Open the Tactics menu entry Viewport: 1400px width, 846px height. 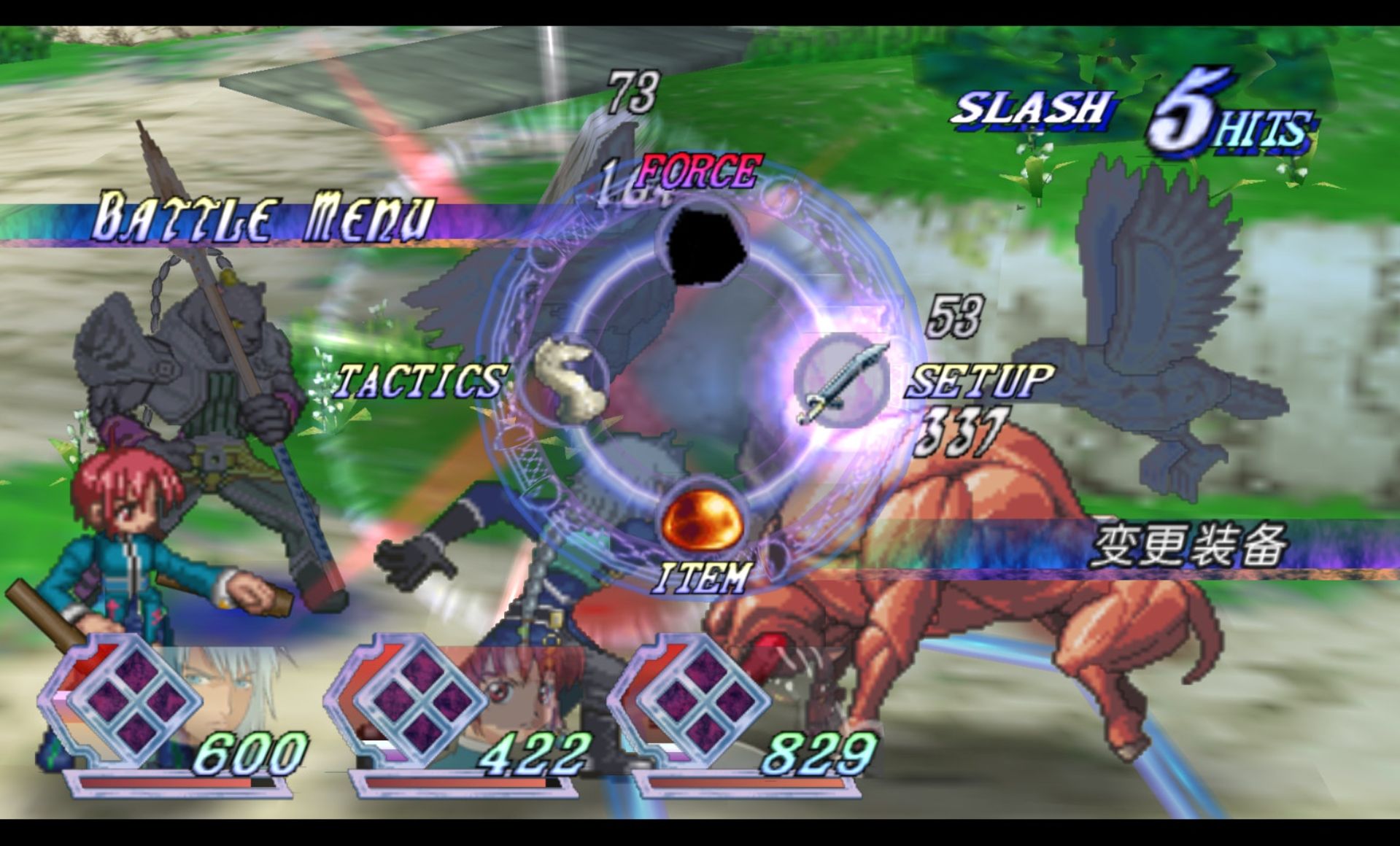568,380
